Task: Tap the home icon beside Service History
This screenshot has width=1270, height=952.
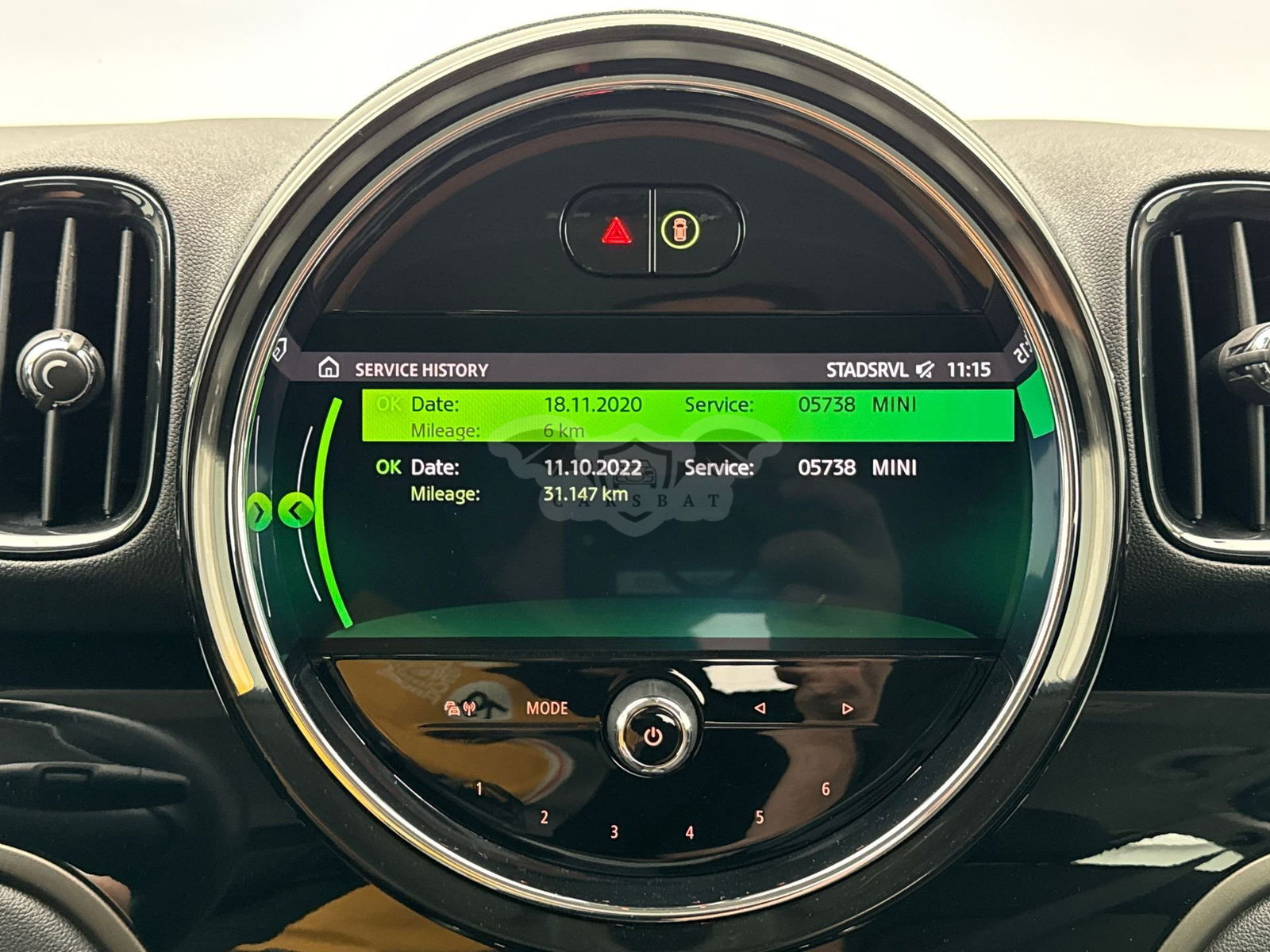Action: pyautogui.click(x=328, y=368)
